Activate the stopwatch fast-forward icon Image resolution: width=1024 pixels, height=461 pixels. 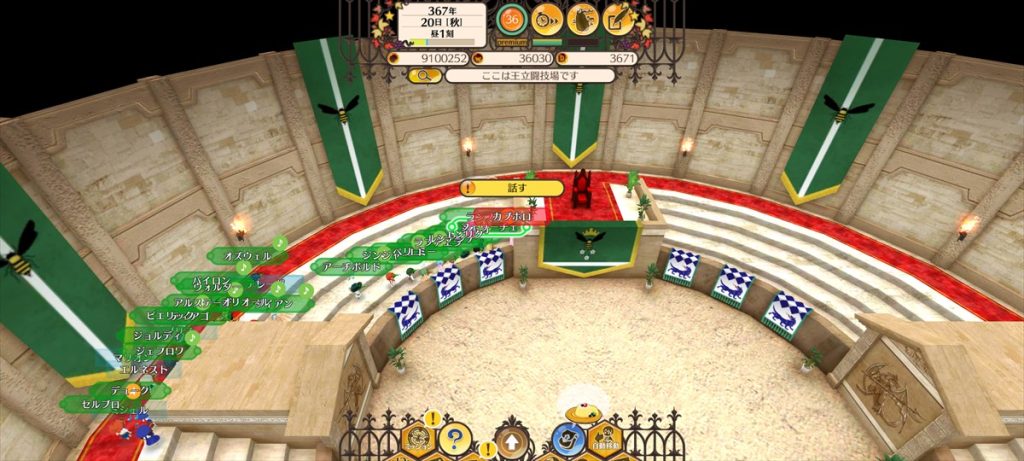546,18
